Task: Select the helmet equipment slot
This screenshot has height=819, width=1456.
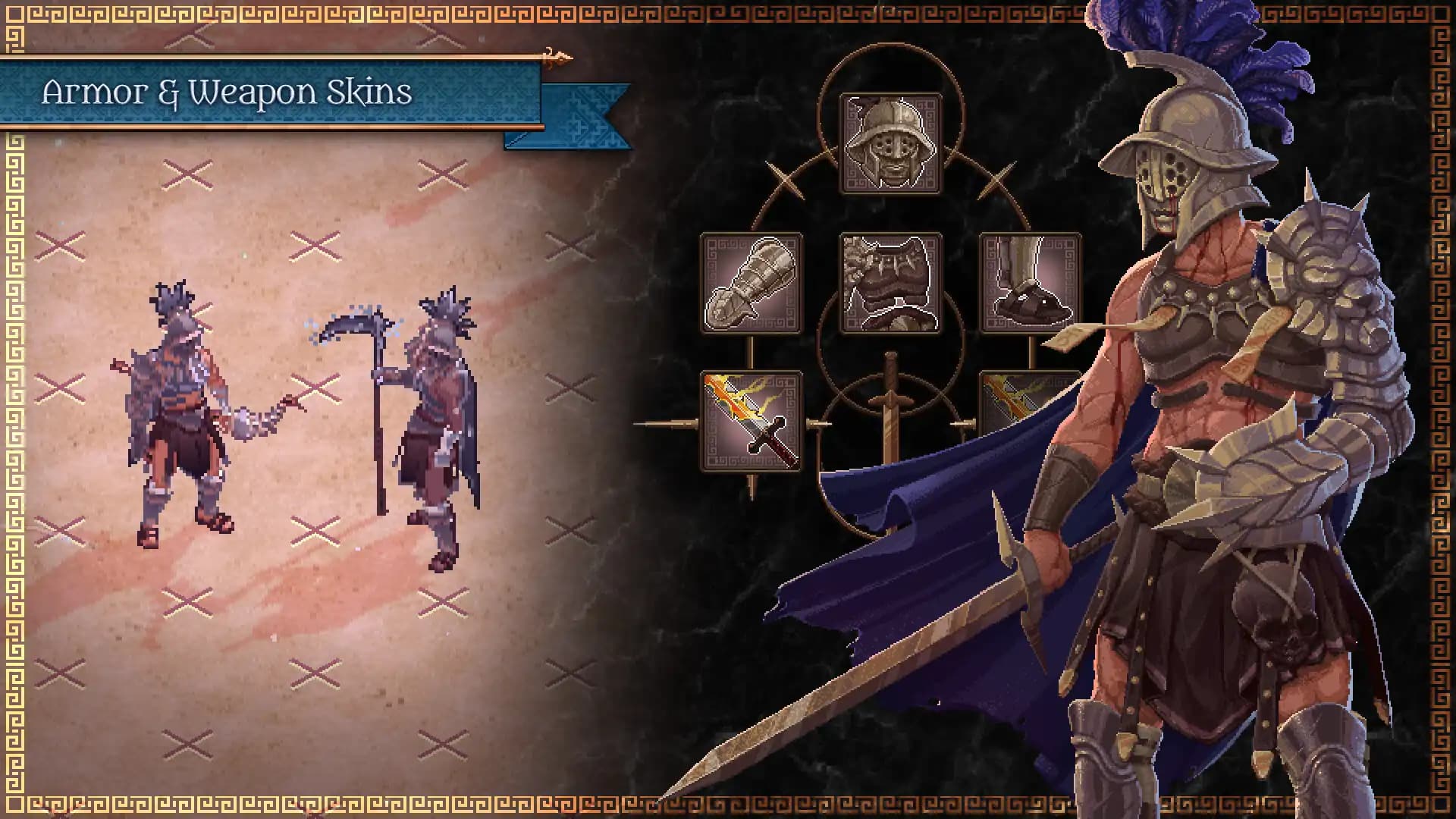Action: pos(890,144)
